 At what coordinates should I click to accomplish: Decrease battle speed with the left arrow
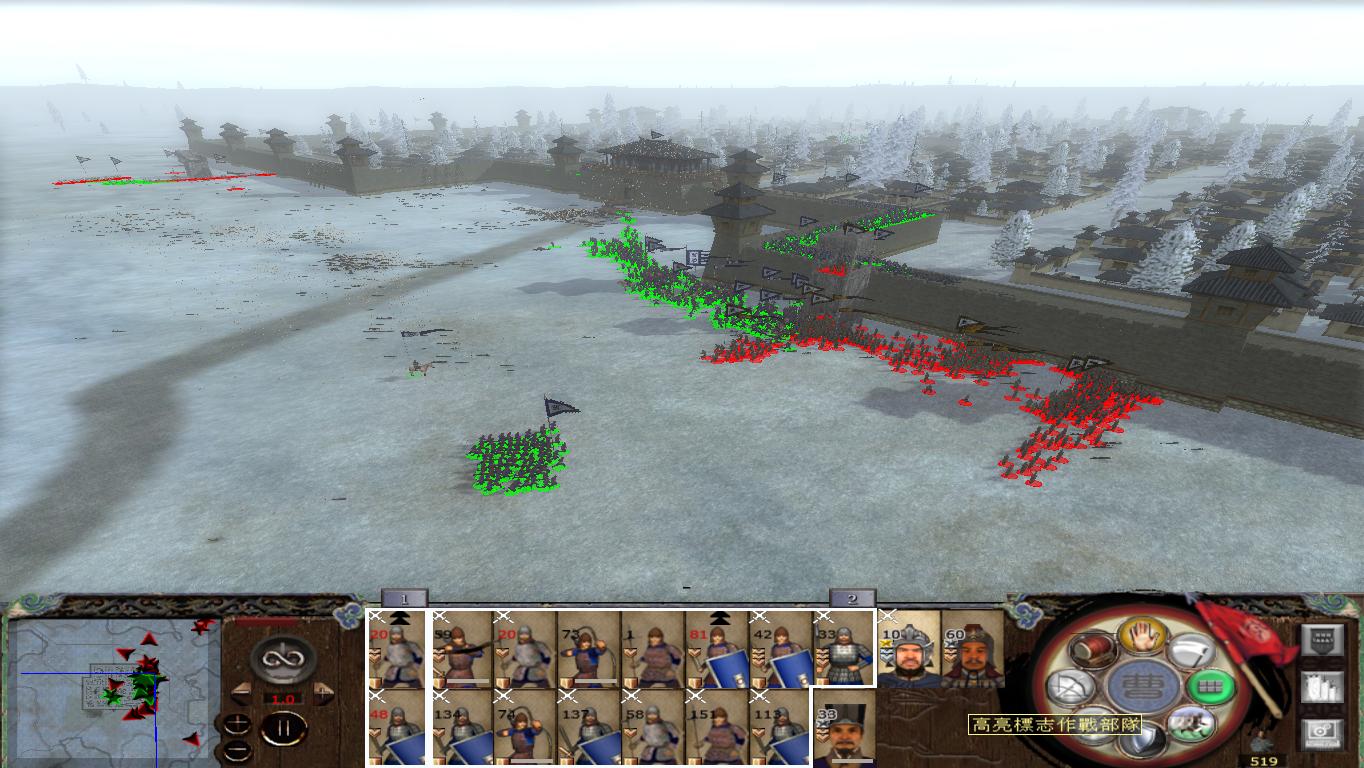coord(241,692)
